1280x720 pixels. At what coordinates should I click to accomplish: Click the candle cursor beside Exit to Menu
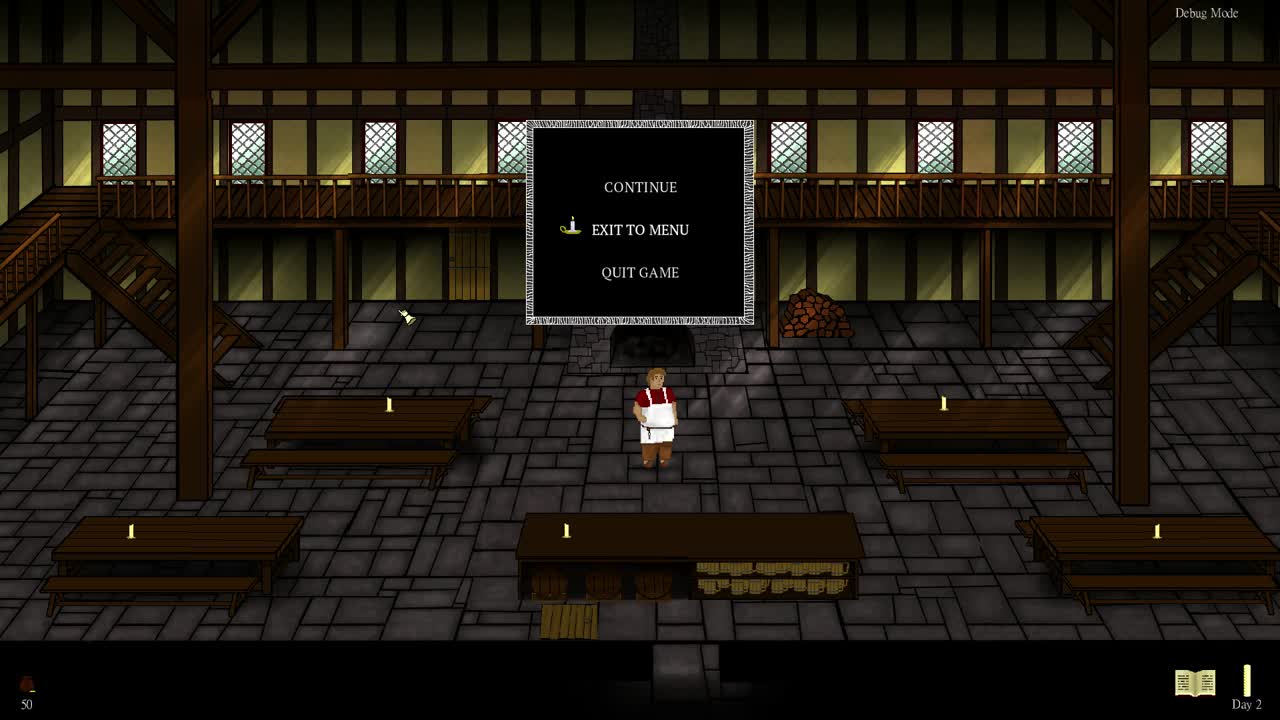569,228
